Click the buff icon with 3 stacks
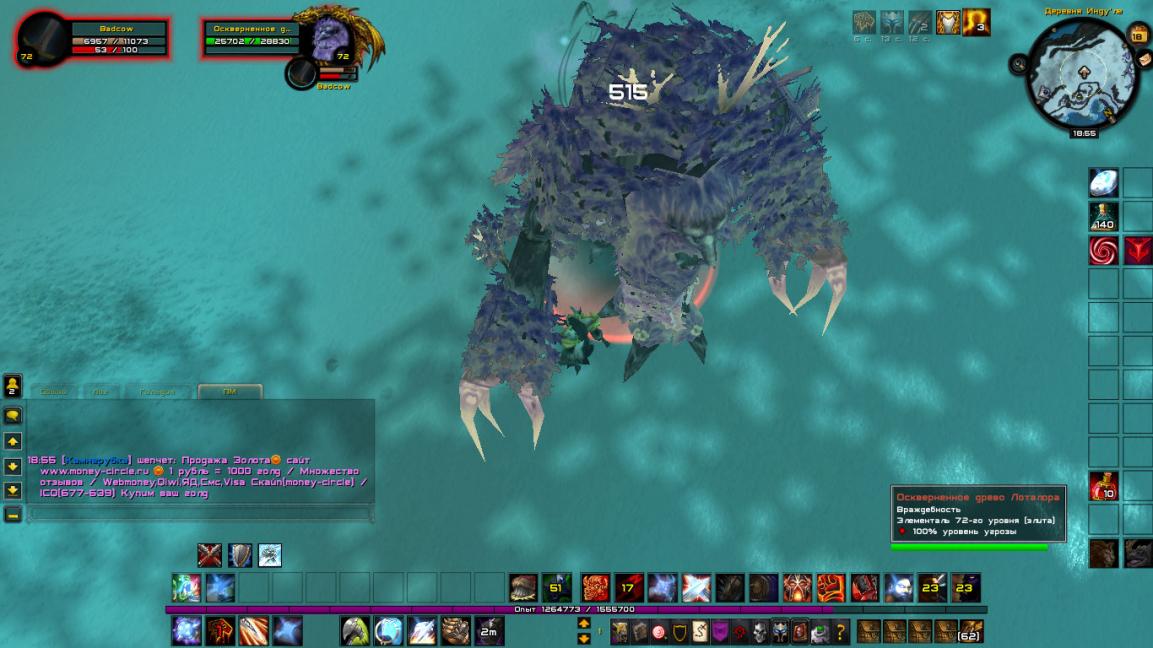Image resolution: width=1153 pixels, height=648 pixels. coord(976,22)
